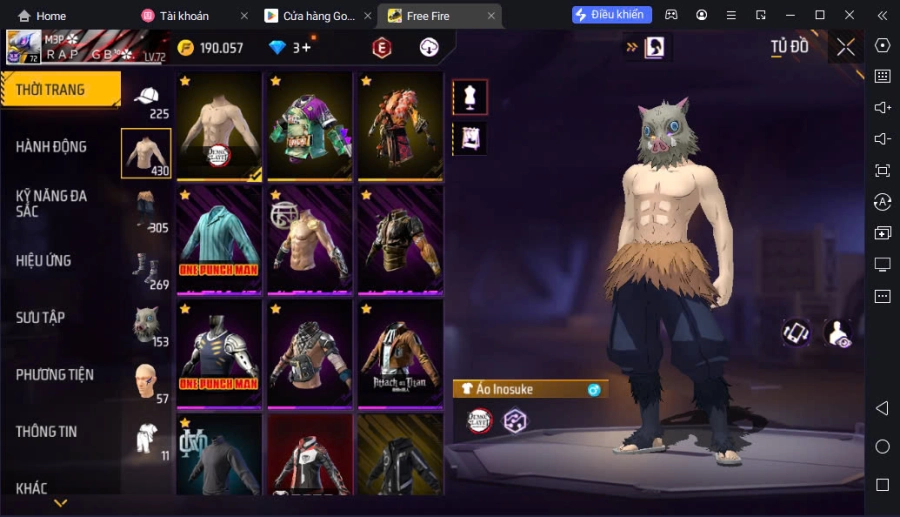Go to the Sưu Tập category

[41, 318]
